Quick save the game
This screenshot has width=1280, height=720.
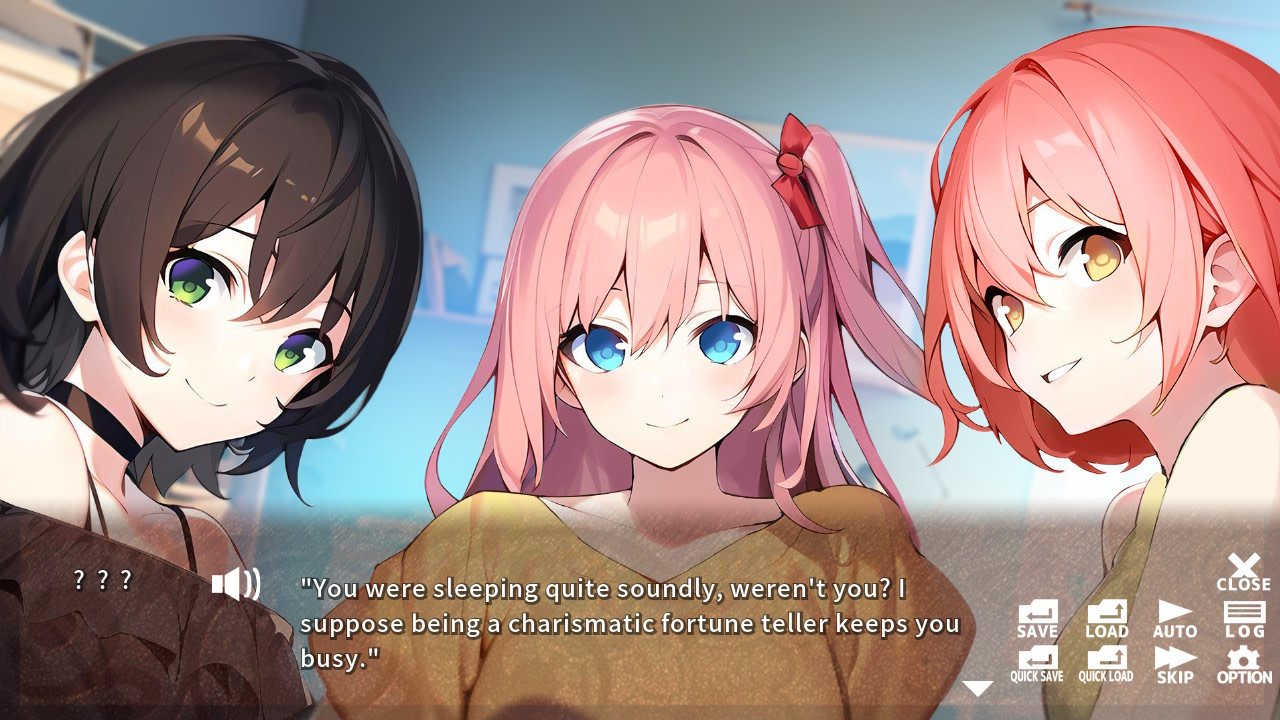pos(1036,665)
